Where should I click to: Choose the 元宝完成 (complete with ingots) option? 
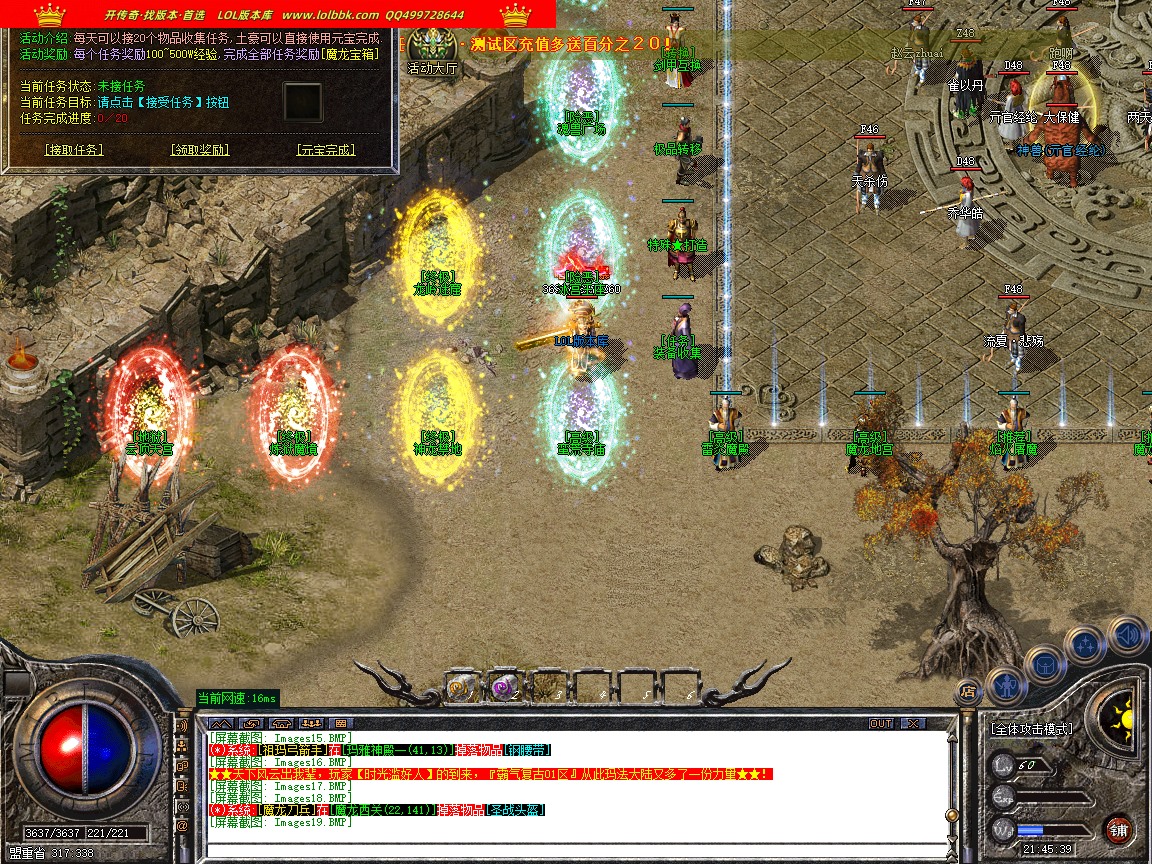(326, 150)
